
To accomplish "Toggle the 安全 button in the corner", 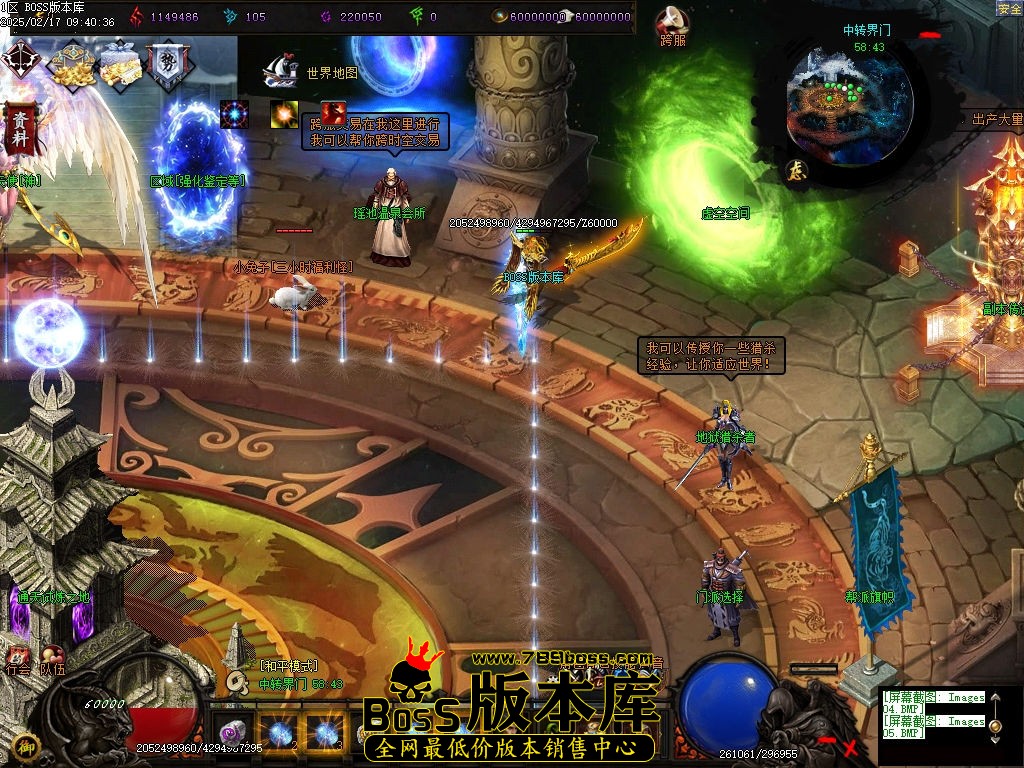I will (x=1009, y=8).
